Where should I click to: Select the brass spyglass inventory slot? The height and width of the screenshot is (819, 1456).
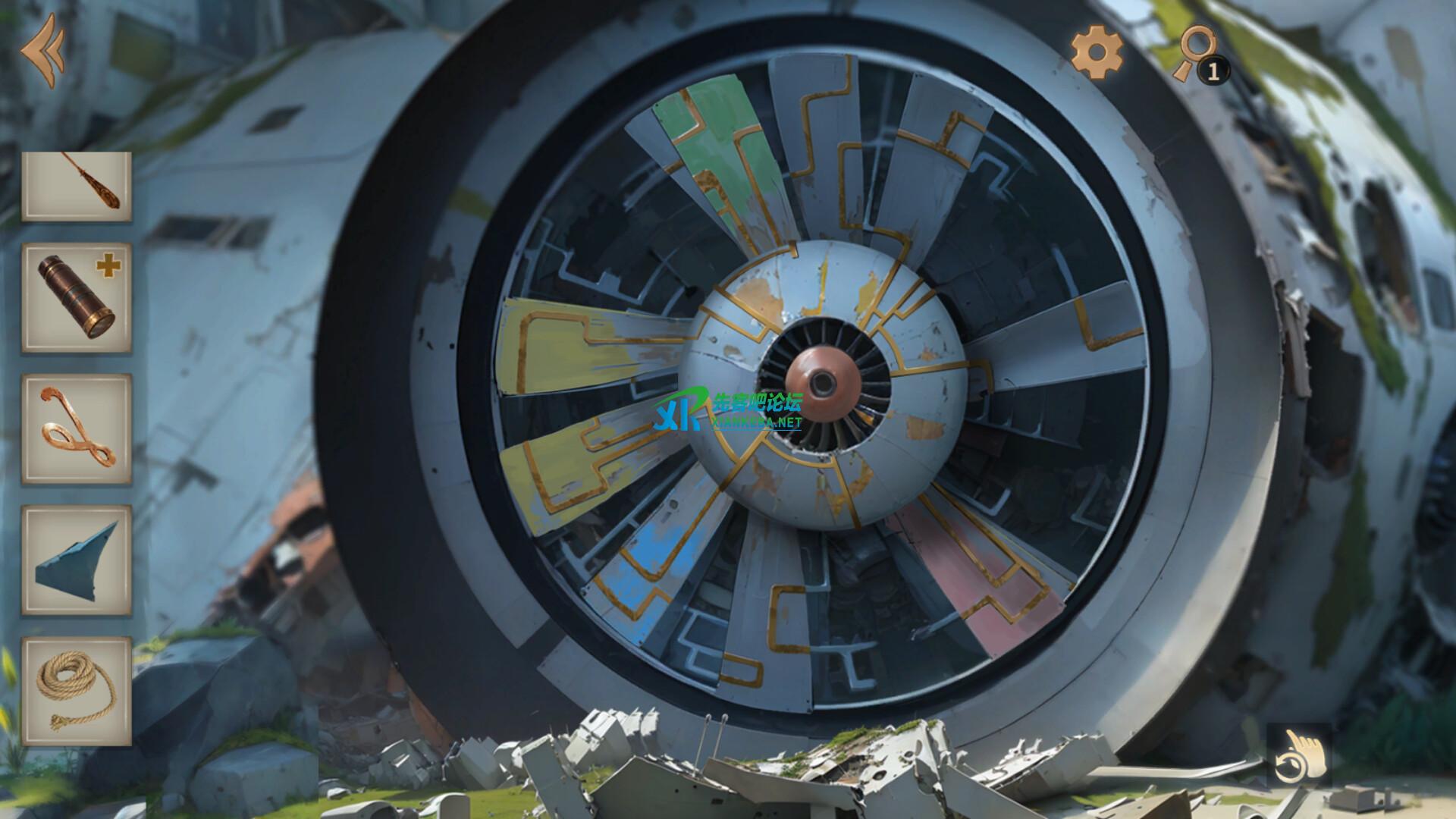[76, 297]
